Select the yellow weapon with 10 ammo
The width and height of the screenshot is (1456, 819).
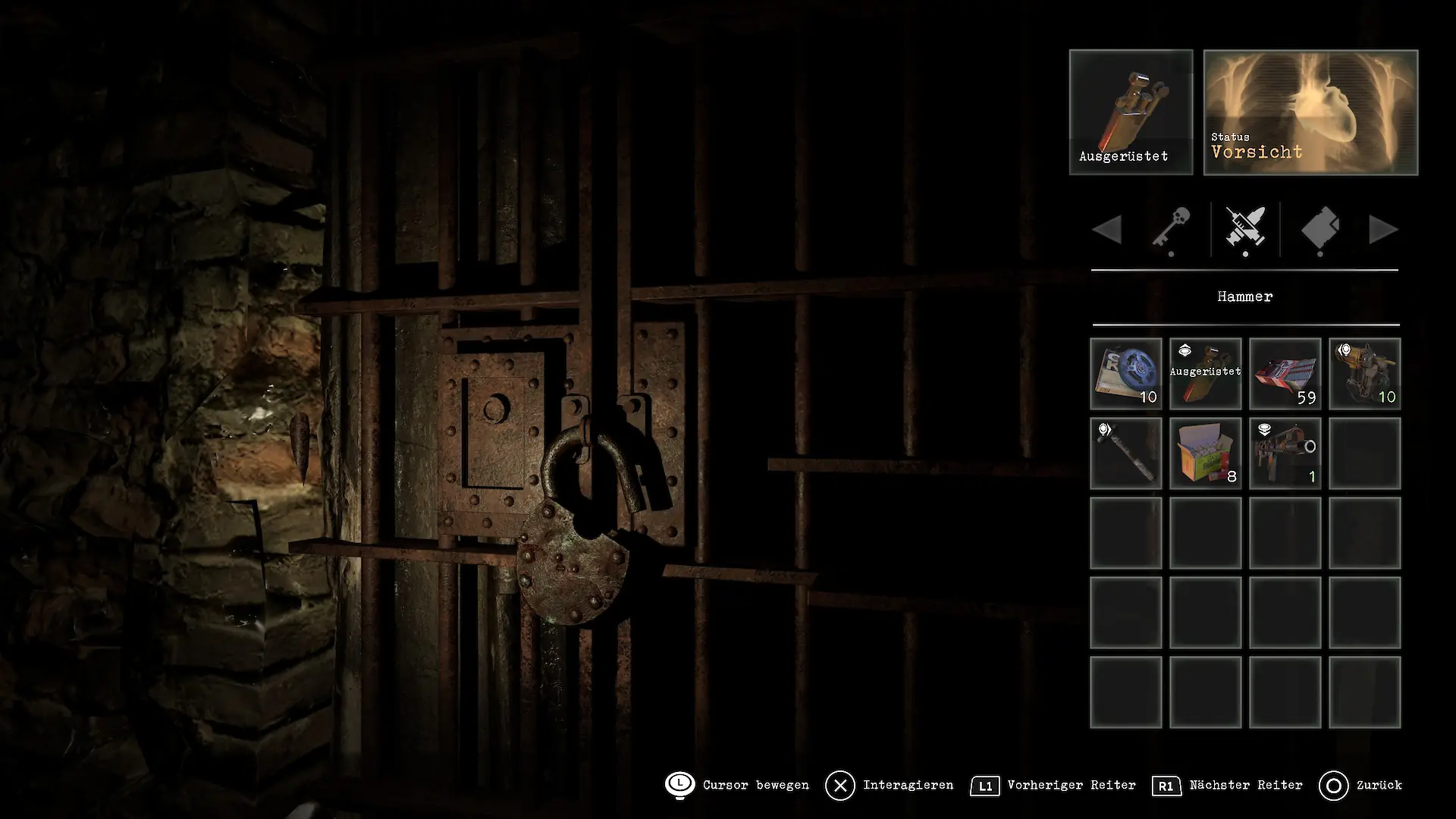pos(1365,374)
